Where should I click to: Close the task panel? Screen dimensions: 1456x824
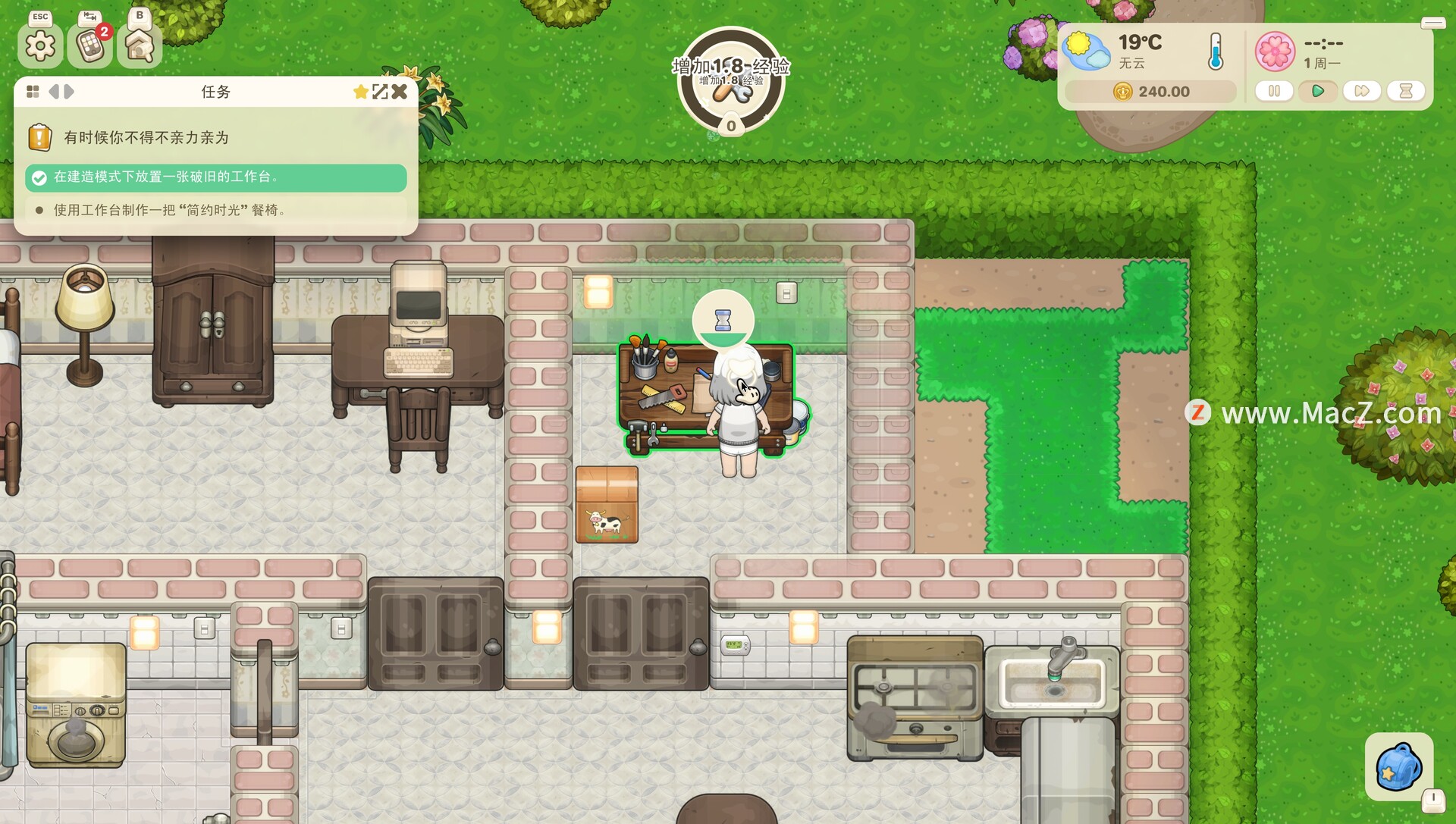point(400,92)
